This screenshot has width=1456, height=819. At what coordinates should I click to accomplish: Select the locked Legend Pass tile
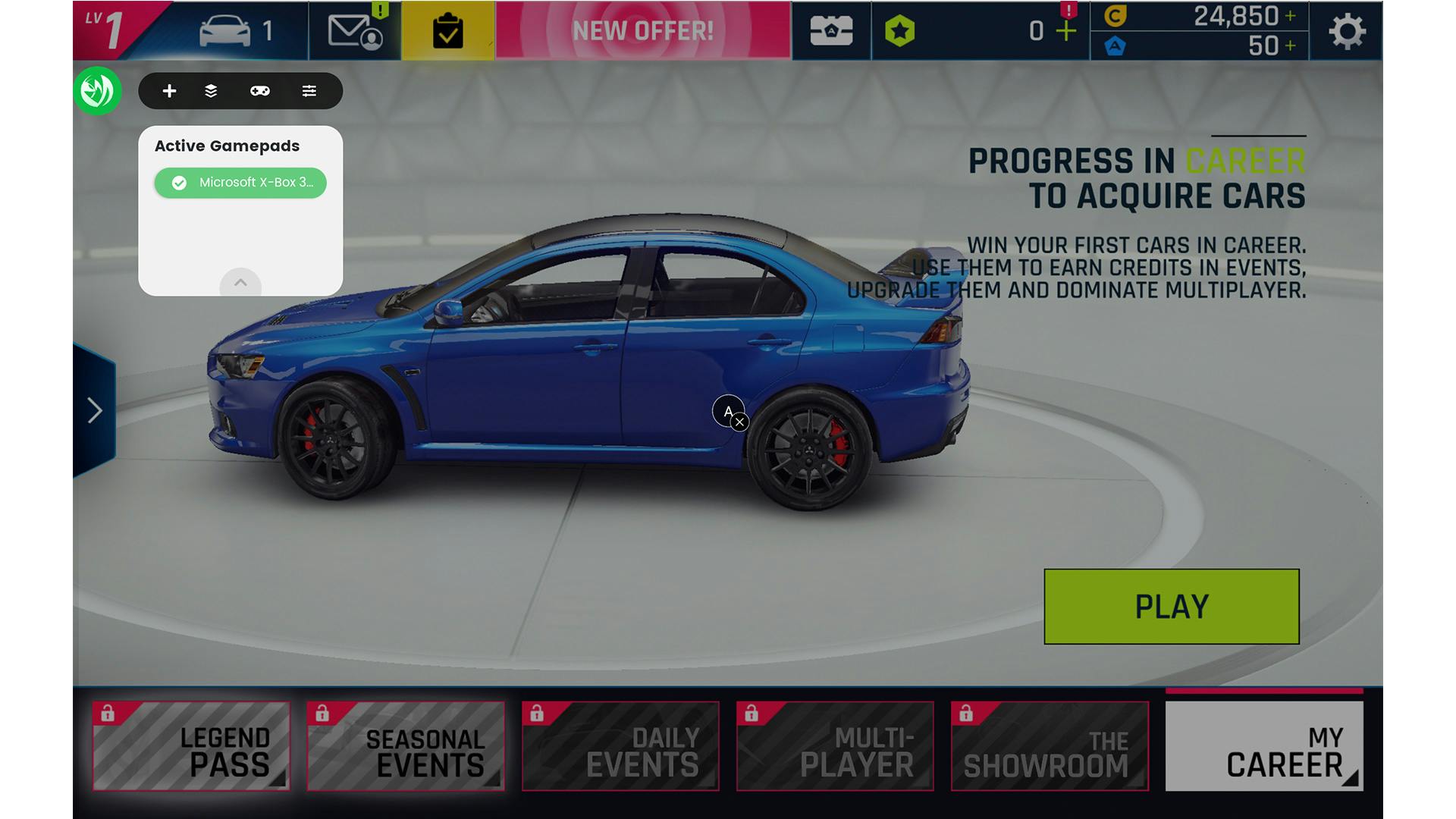pos(191,746)
